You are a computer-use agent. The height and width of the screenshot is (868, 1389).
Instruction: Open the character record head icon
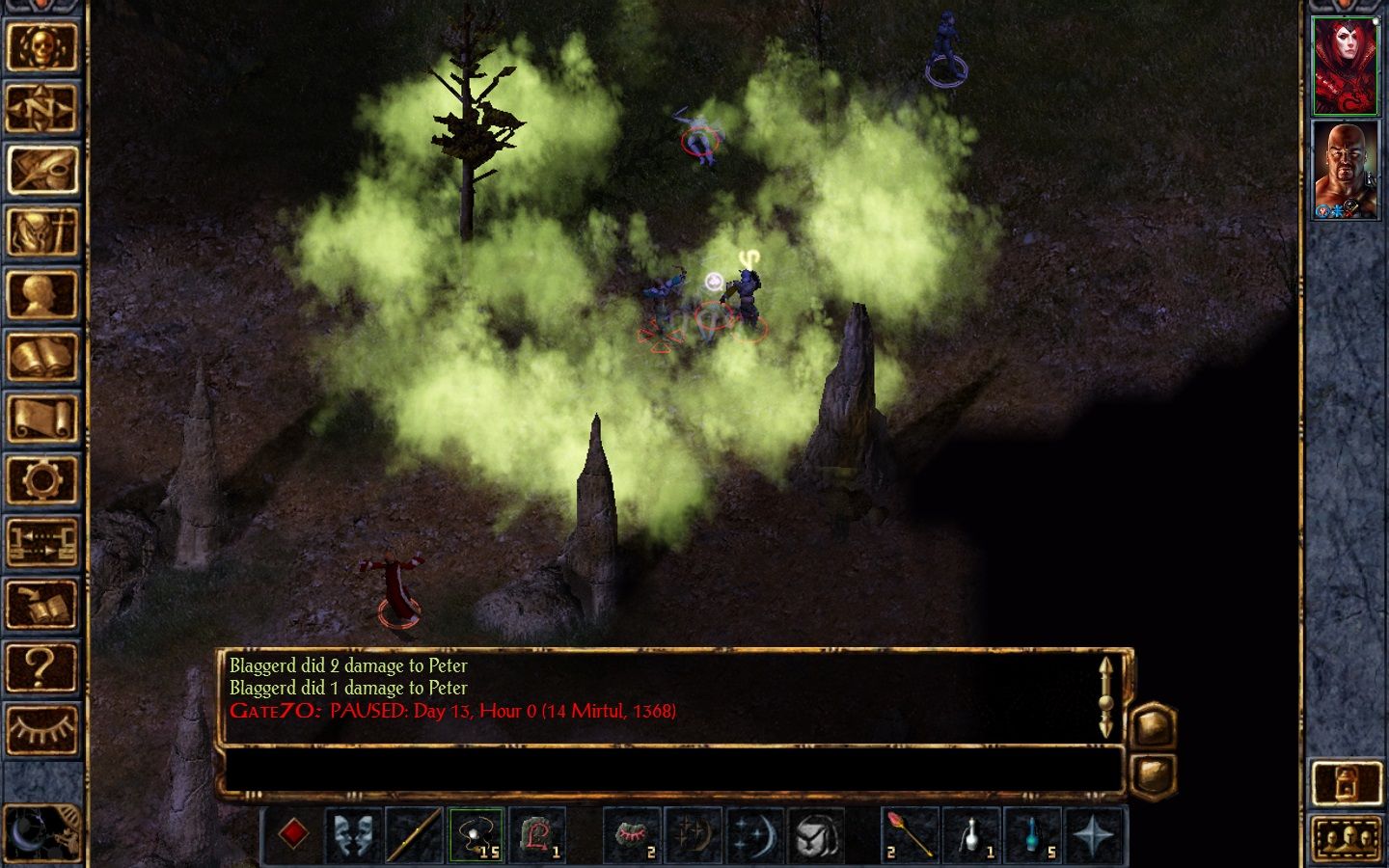(x=41, y=294)
